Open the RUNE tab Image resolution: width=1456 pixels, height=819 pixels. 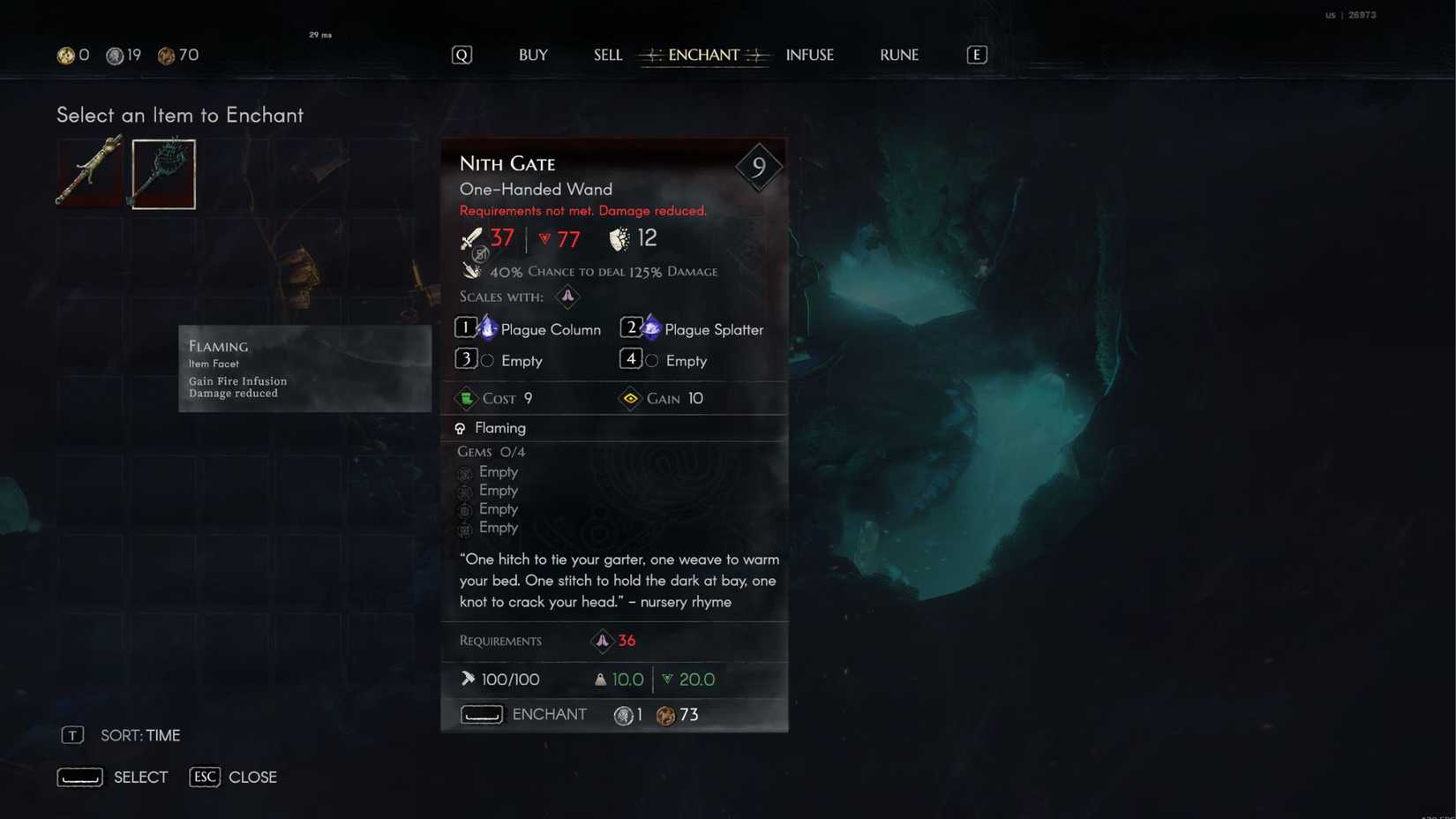pos(898,55)
